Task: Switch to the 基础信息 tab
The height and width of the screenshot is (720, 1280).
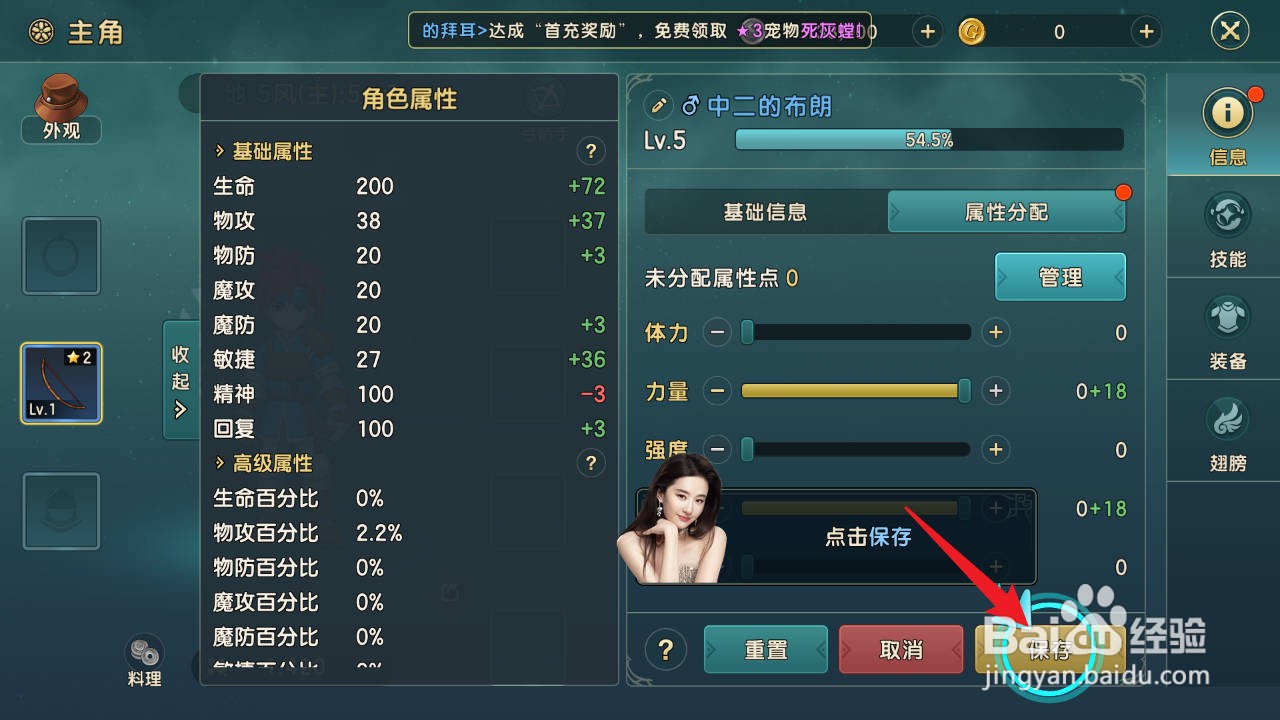Action: pyautogui.click(x=765, y=212)
